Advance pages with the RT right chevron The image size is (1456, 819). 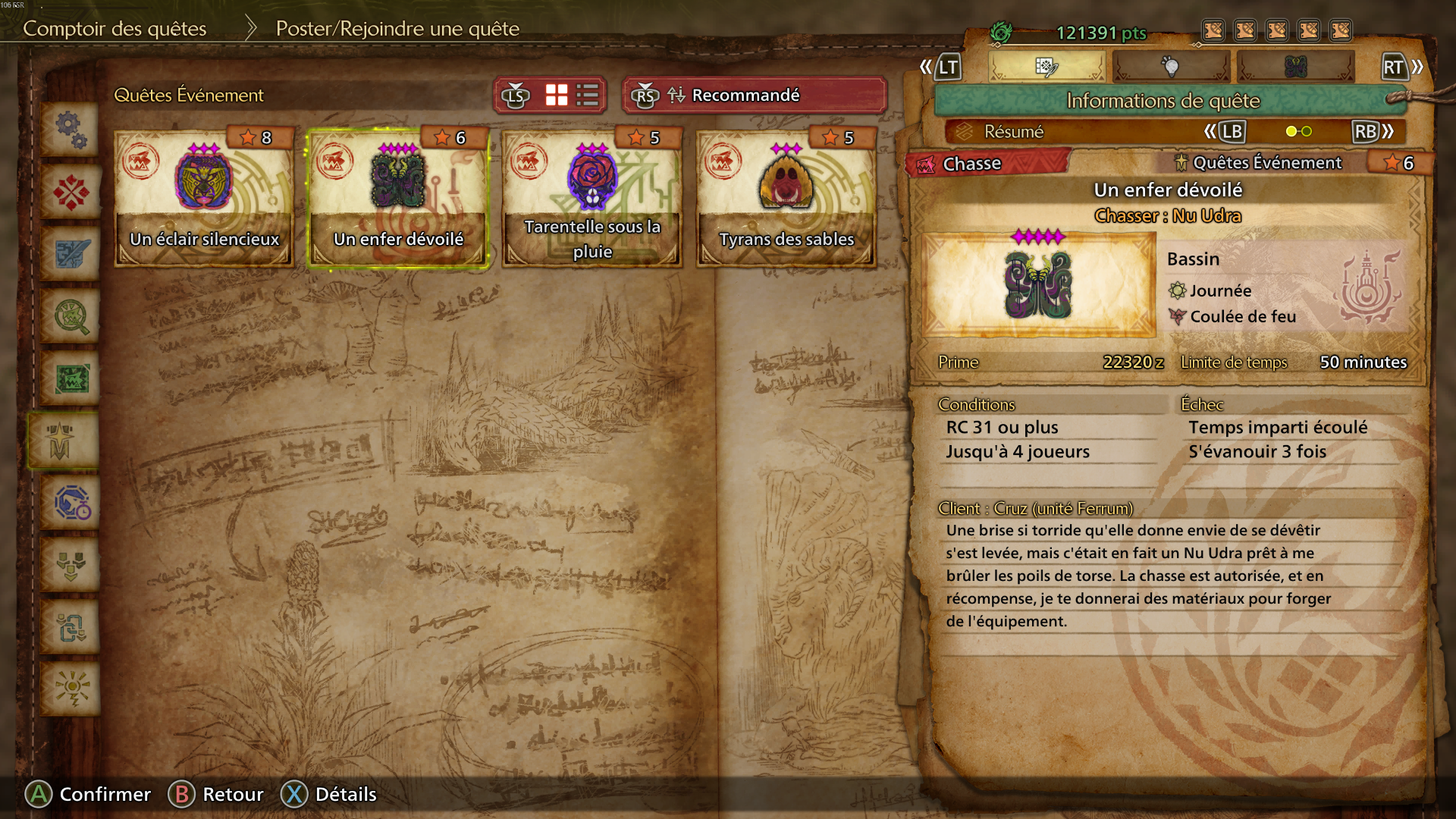tap(1416, 67)
